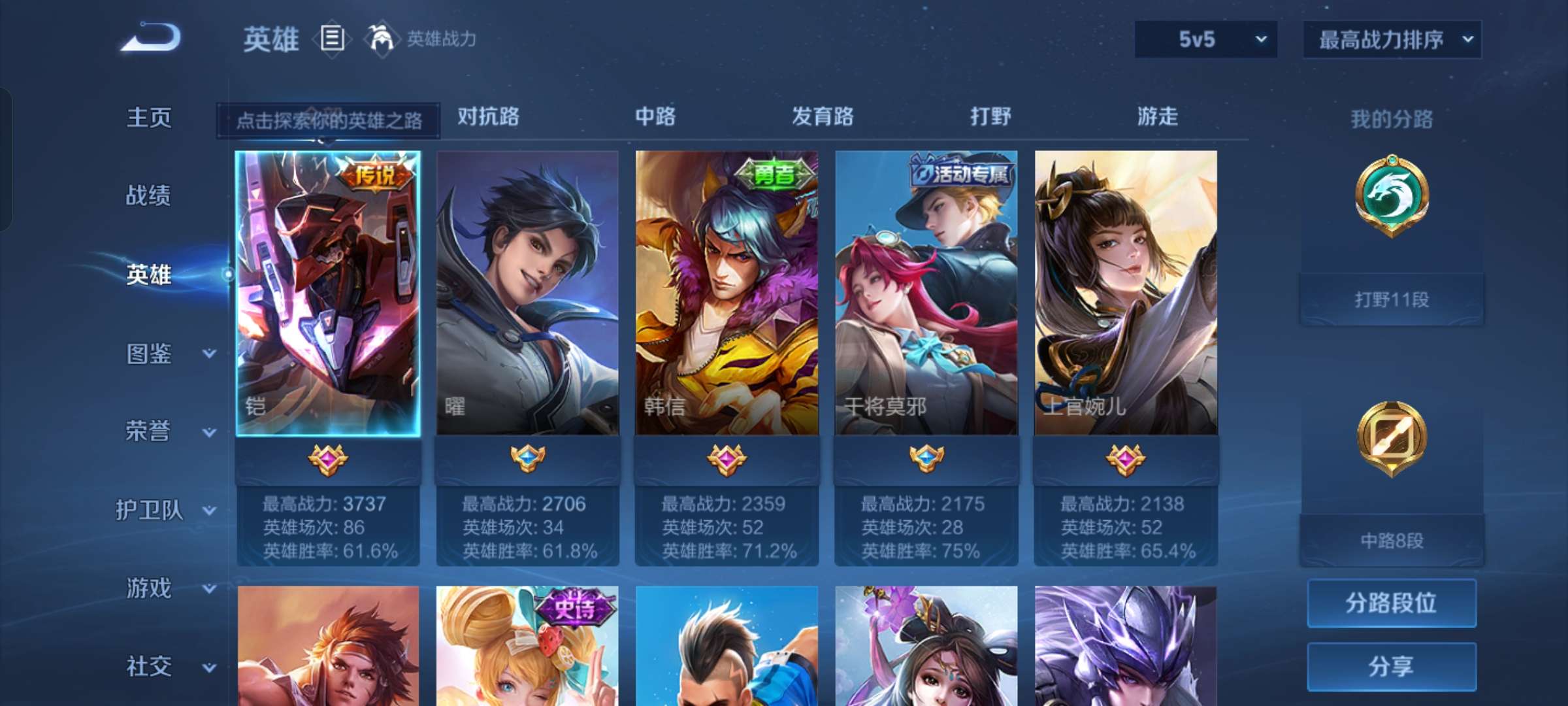Select 战绩 in the left sidebar

(x=150, y=196)
